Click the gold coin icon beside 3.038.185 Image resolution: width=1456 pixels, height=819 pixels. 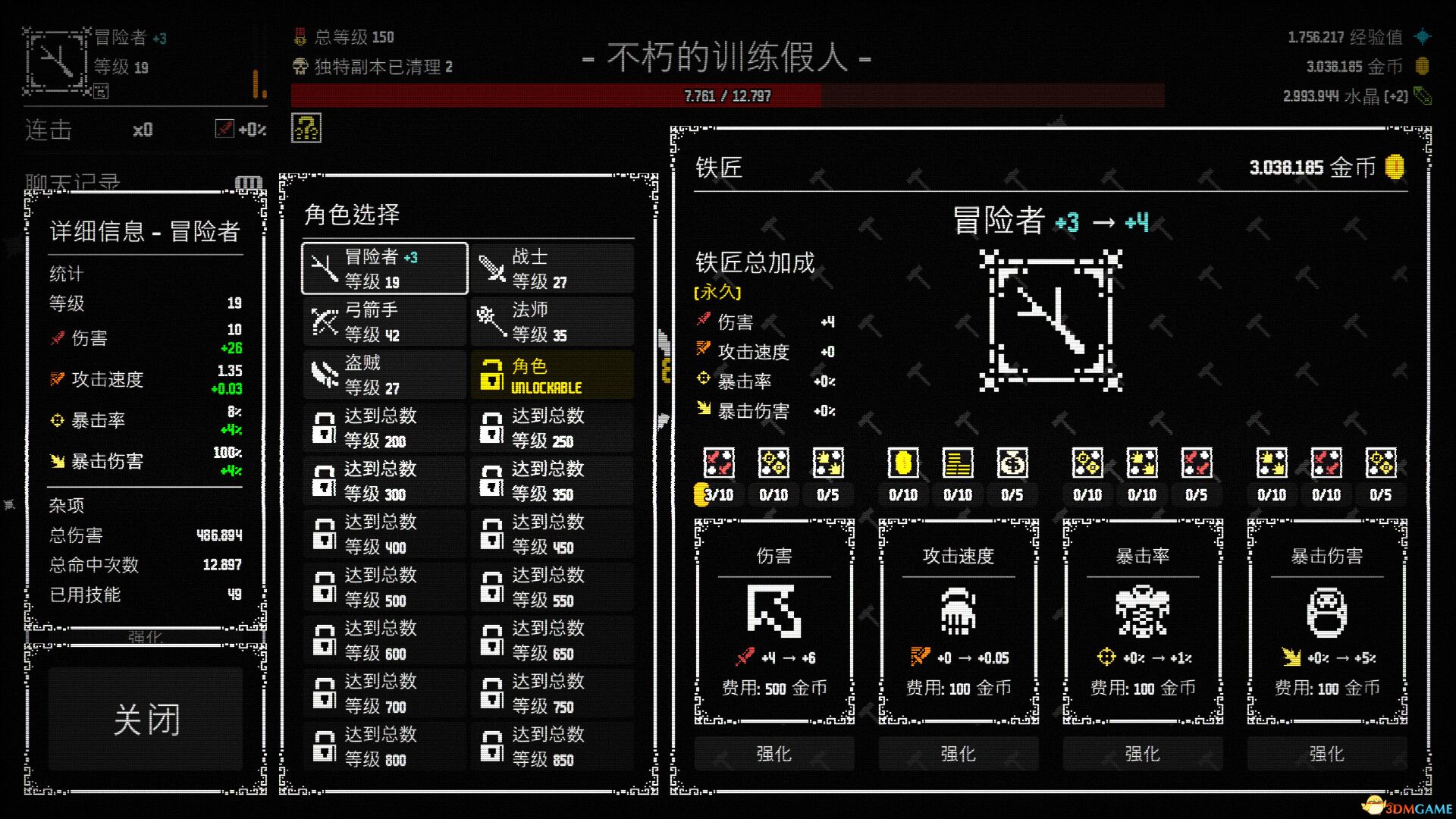1424,67
